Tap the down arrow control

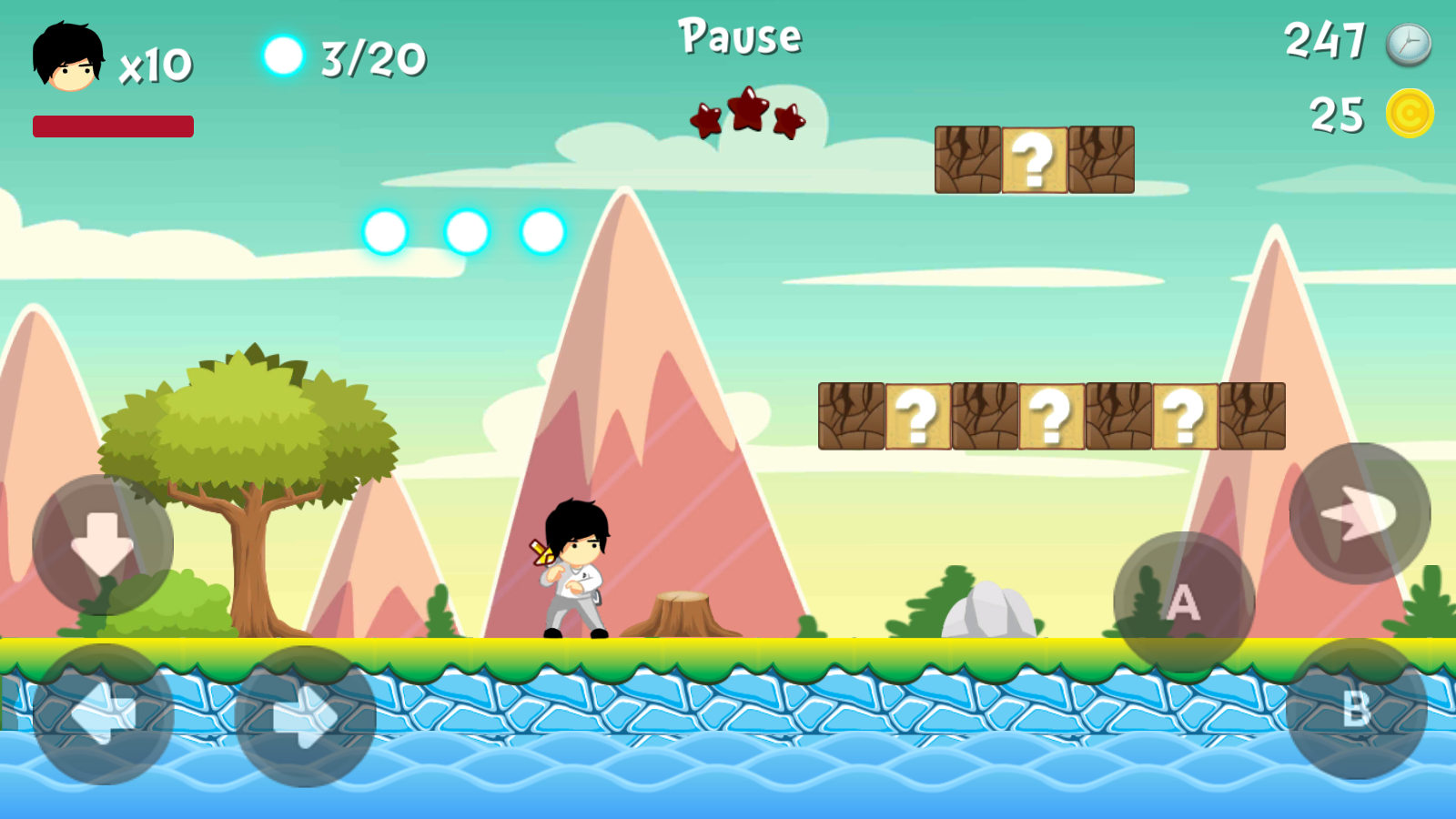click(x=103, y=544)
